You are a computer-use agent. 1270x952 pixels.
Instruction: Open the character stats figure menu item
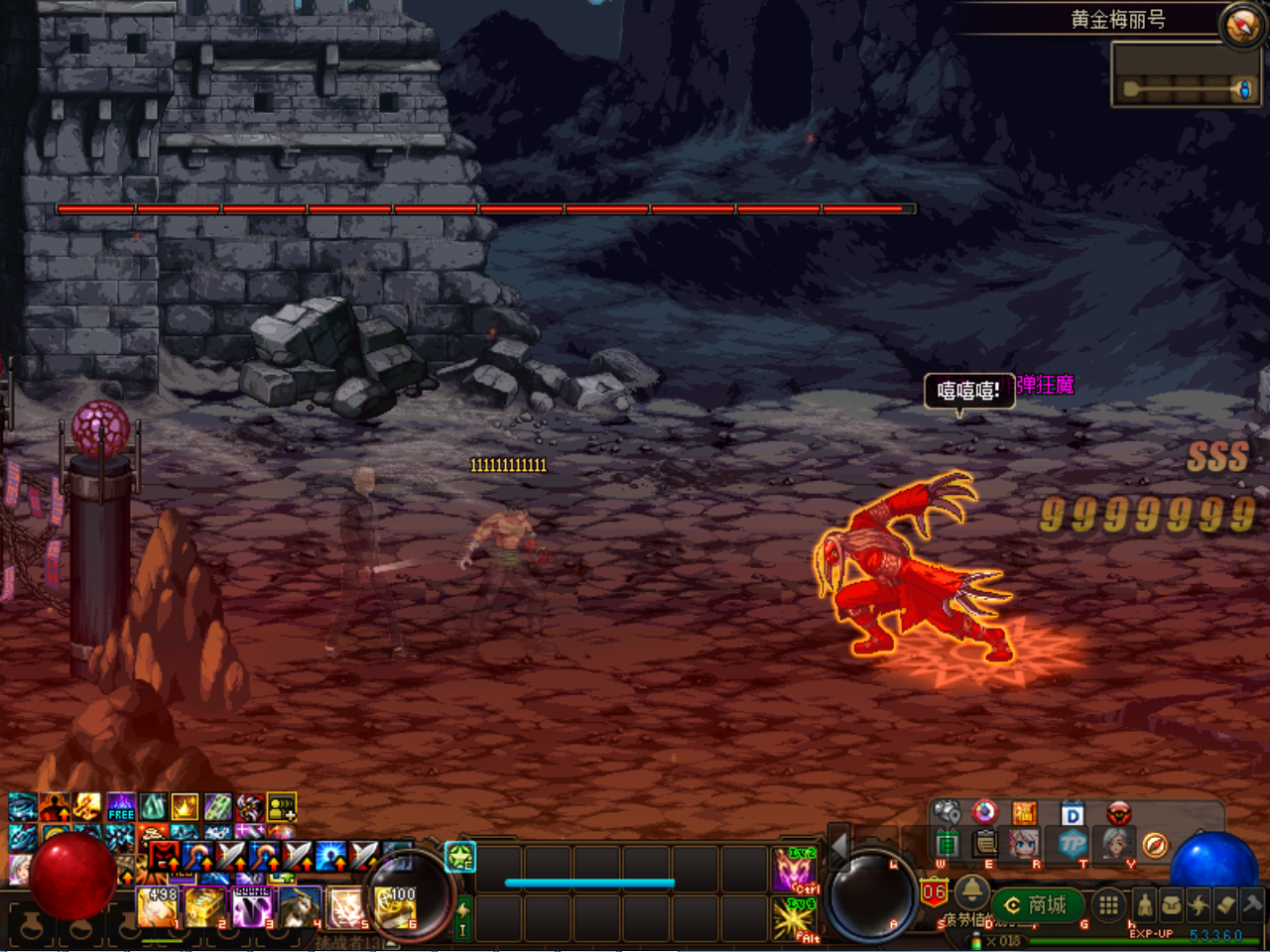1145,904
